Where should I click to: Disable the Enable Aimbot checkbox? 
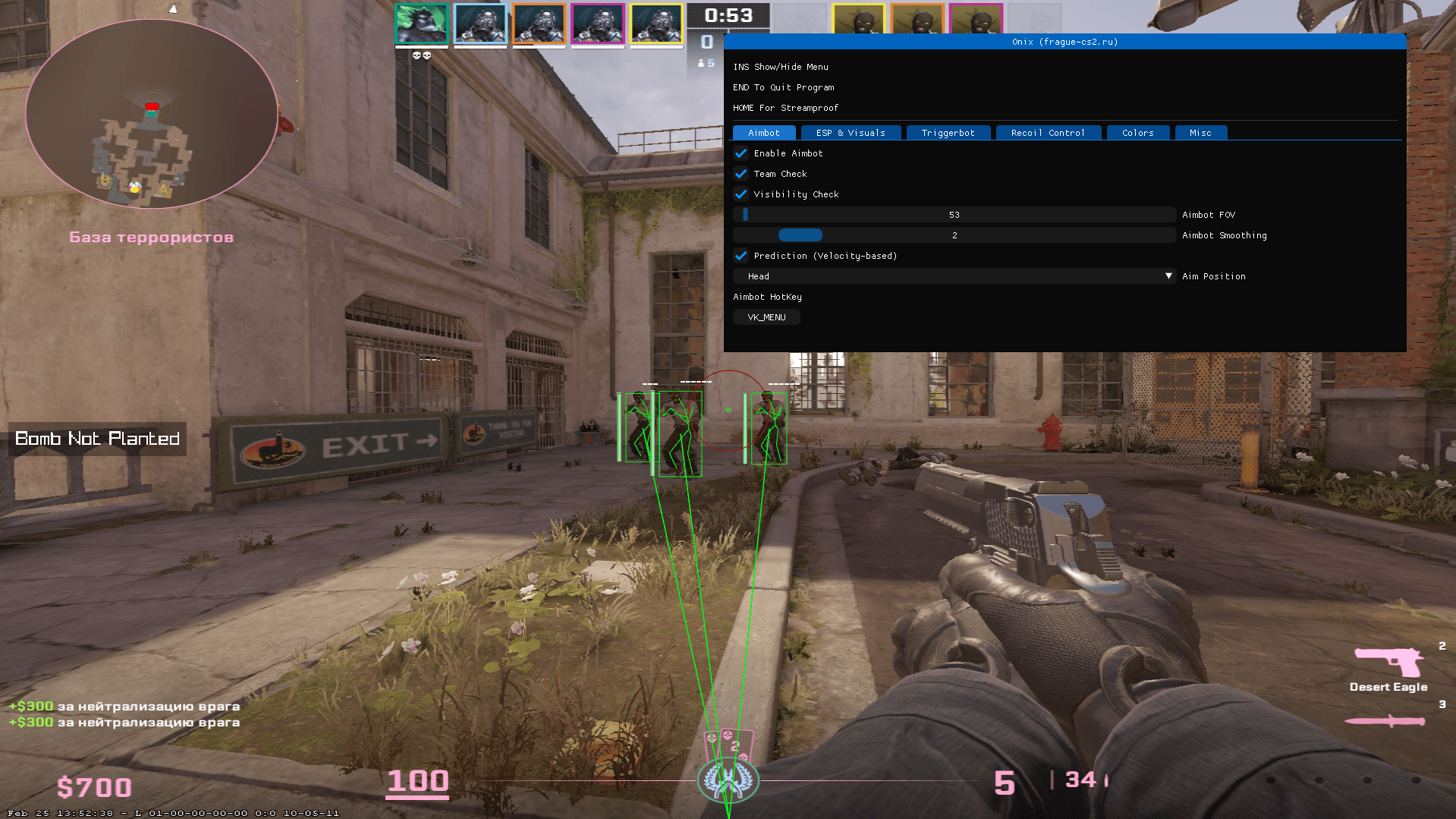741,153
